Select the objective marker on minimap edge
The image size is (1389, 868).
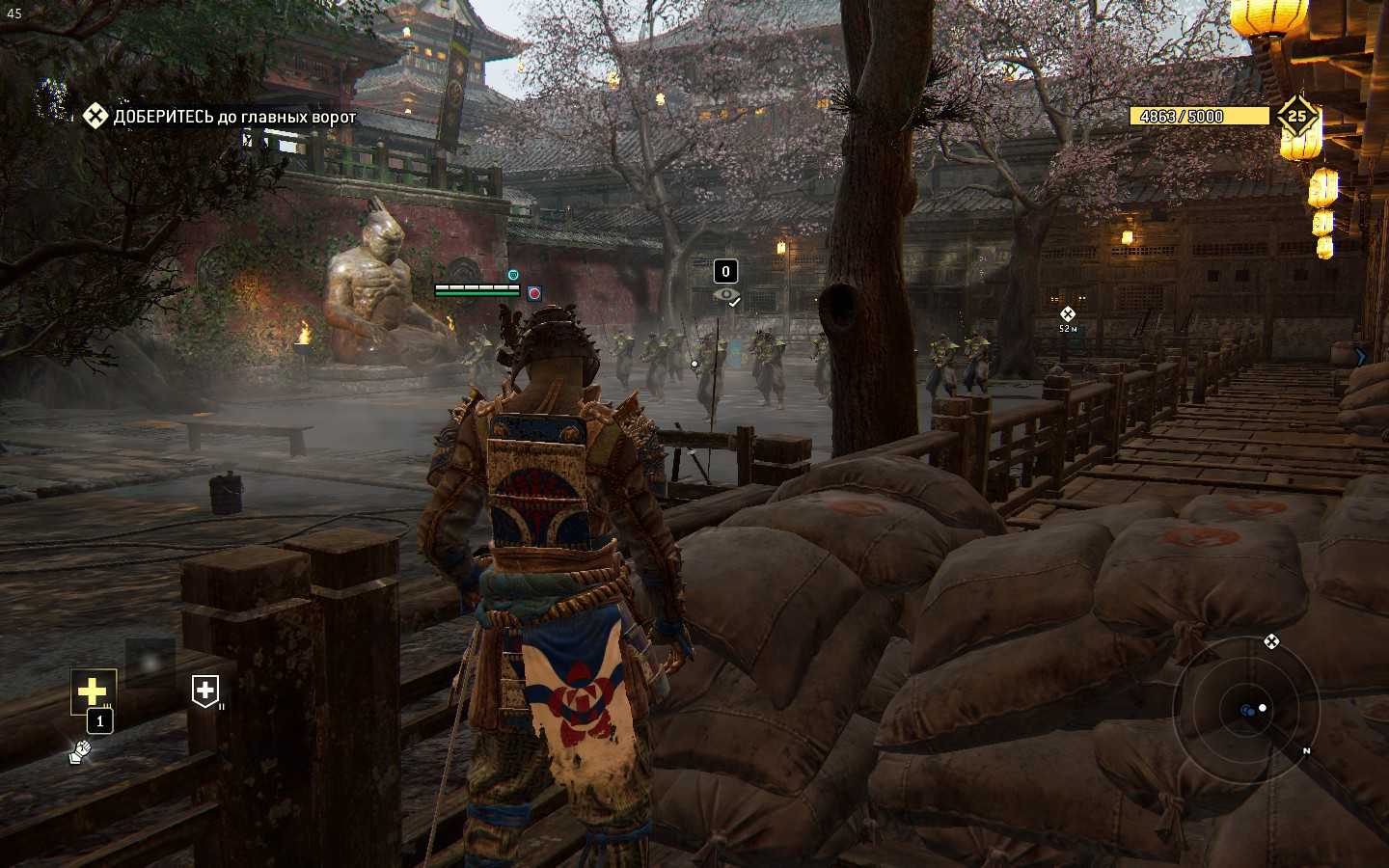(1271, 641)
